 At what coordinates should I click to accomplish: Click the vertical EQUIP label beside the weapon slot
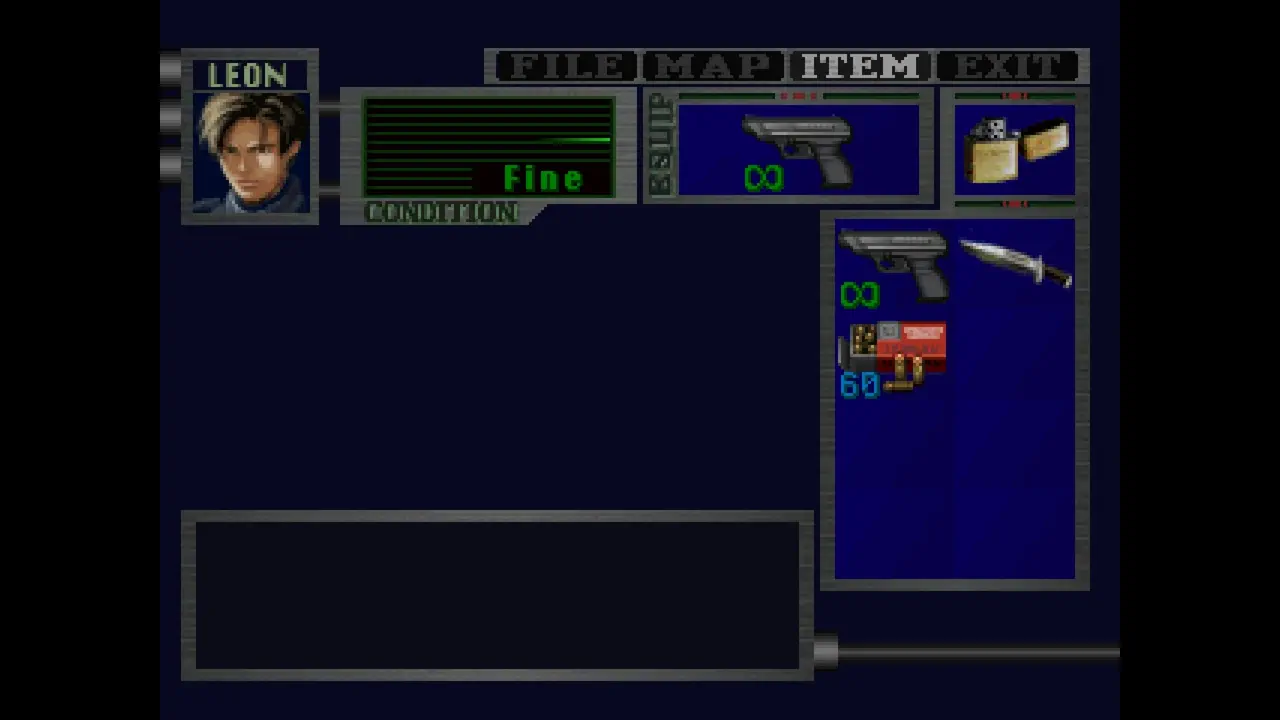[659, 145]
